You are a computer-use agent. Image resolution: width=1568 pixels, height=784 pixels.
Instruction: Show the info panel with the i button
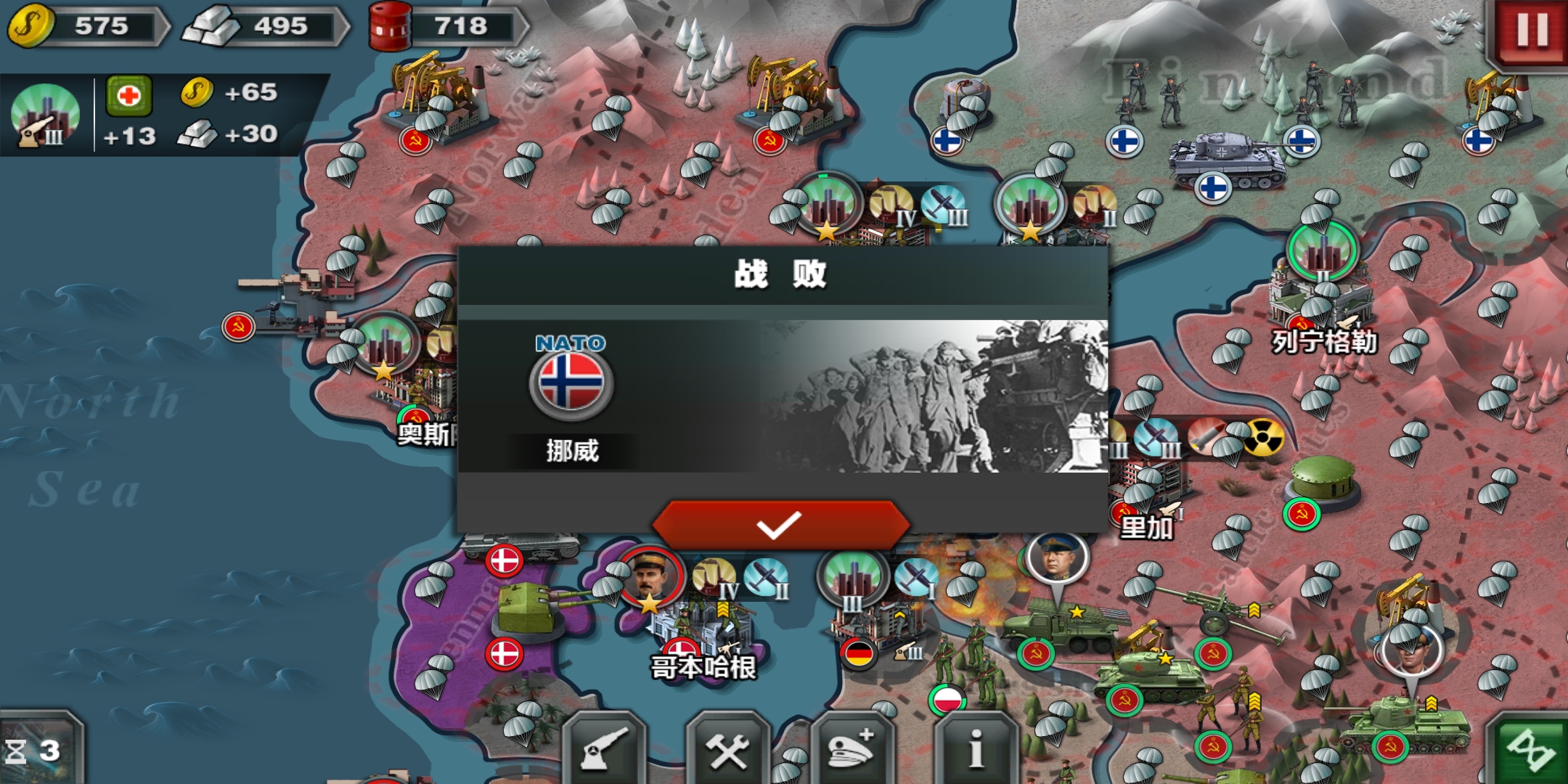(976, 751)
